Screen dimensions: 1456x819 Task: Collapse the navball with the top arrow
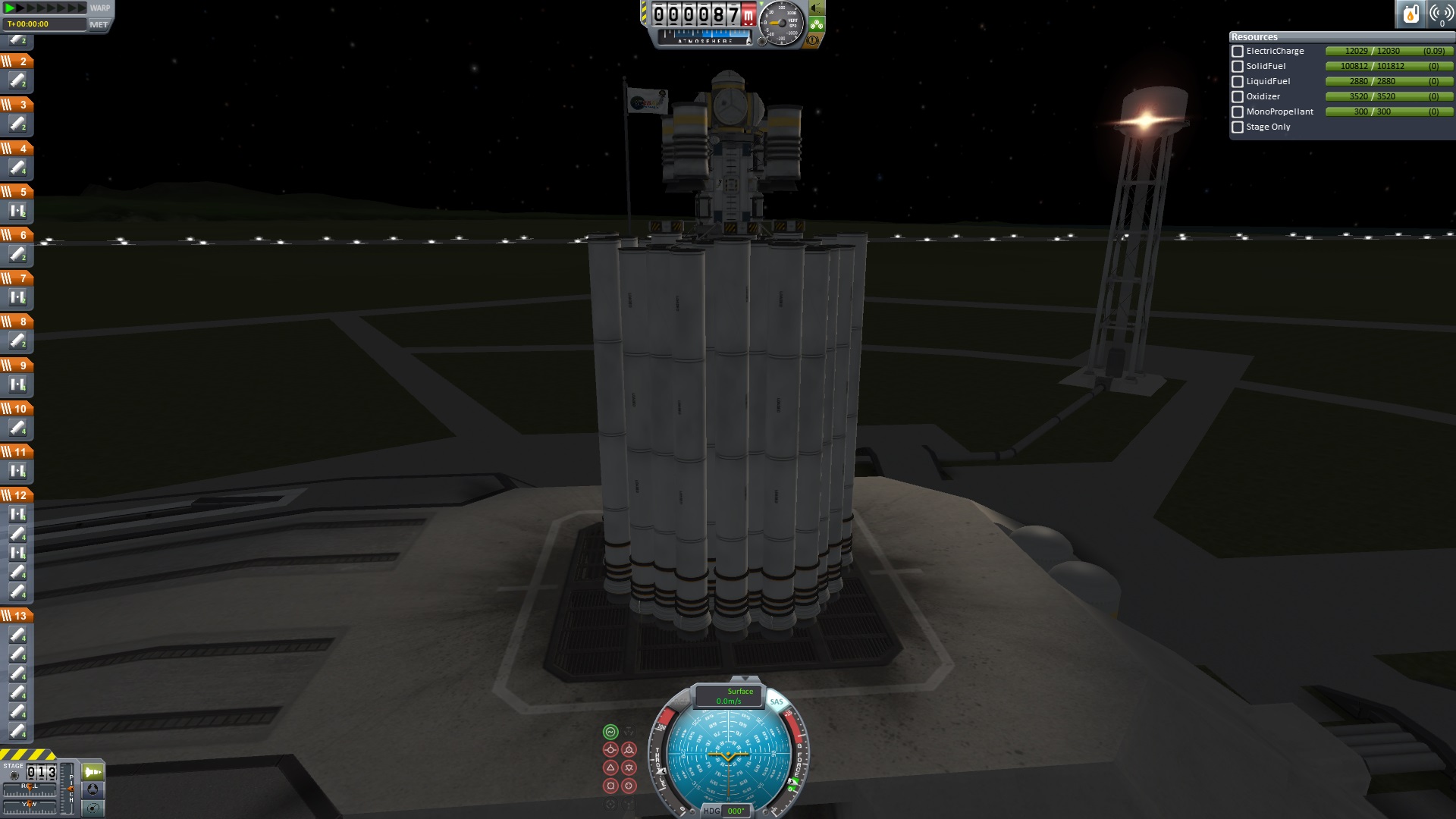tap(745, 679)
